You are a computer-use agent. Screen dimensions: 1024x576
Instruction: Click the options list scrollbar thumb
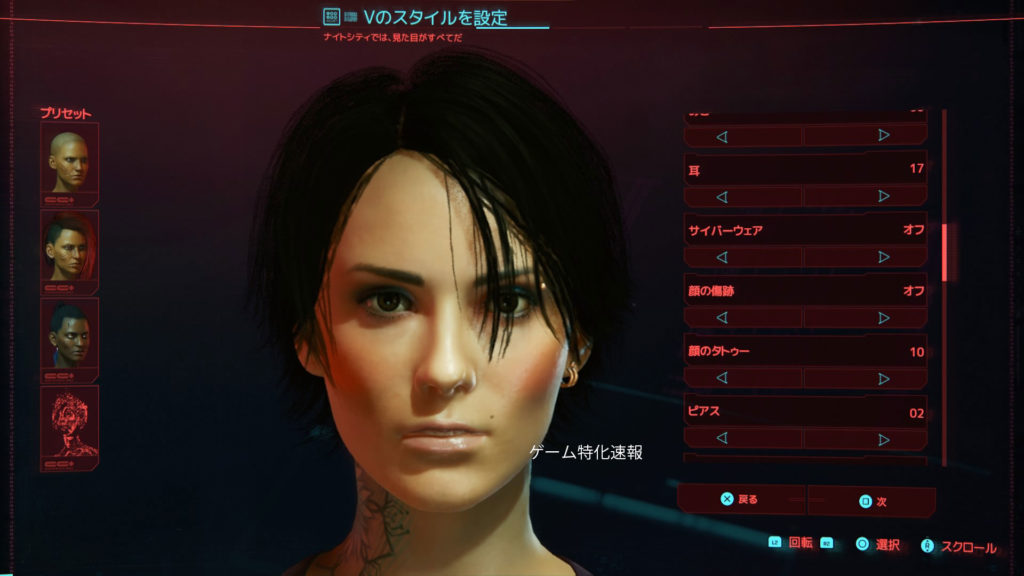(x=944, y=252)
